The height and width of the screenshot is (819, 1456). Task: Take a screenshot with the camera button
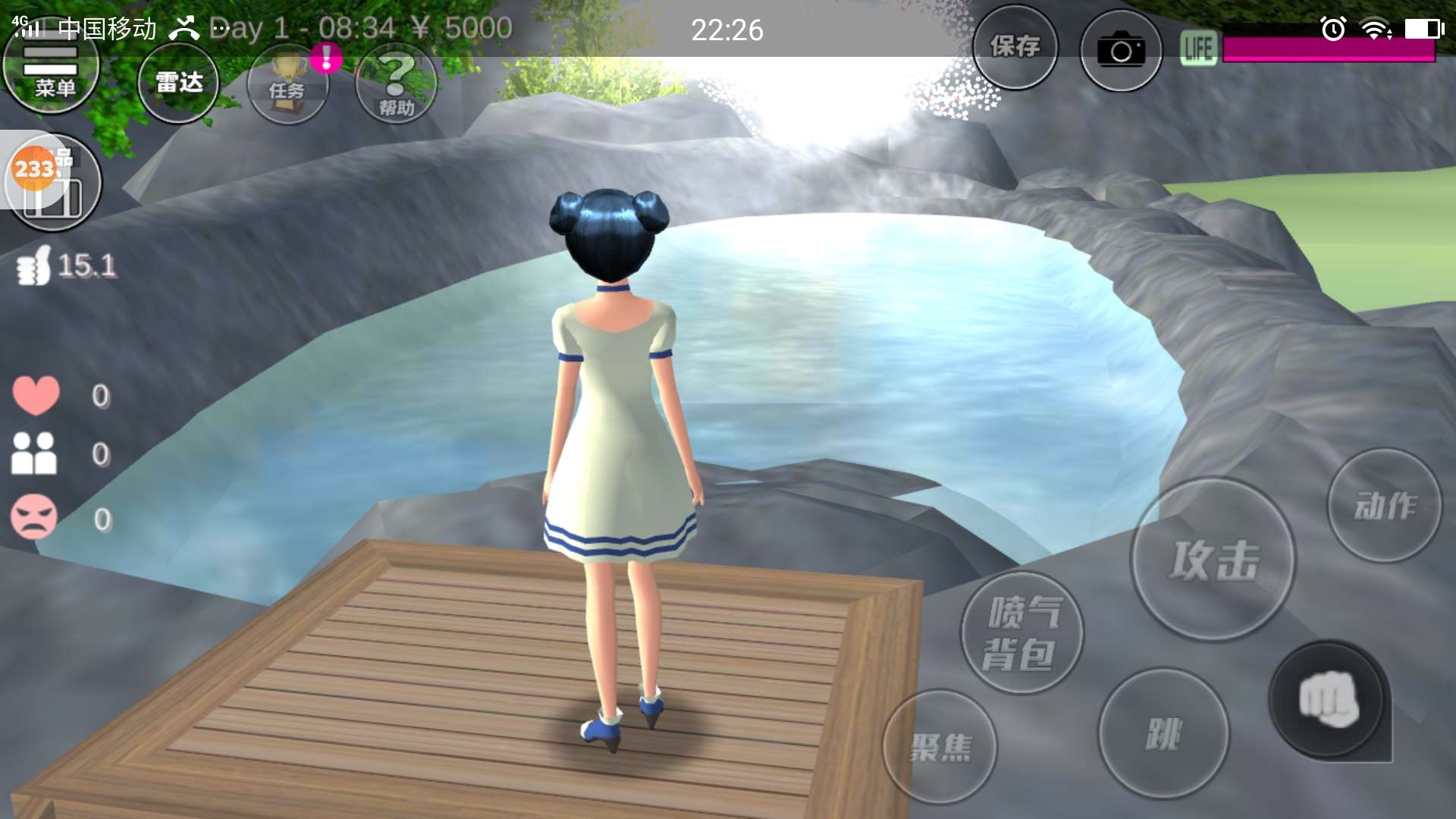click(1121, 51)
